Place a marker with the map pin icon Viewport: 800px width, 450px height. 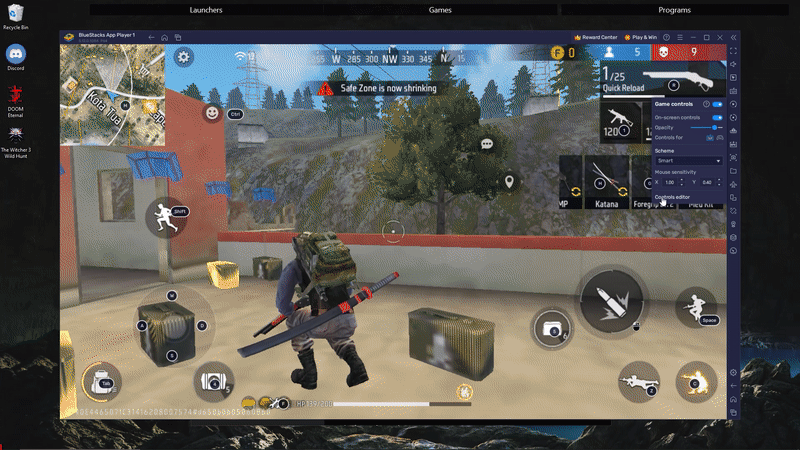tap(509, 182)
